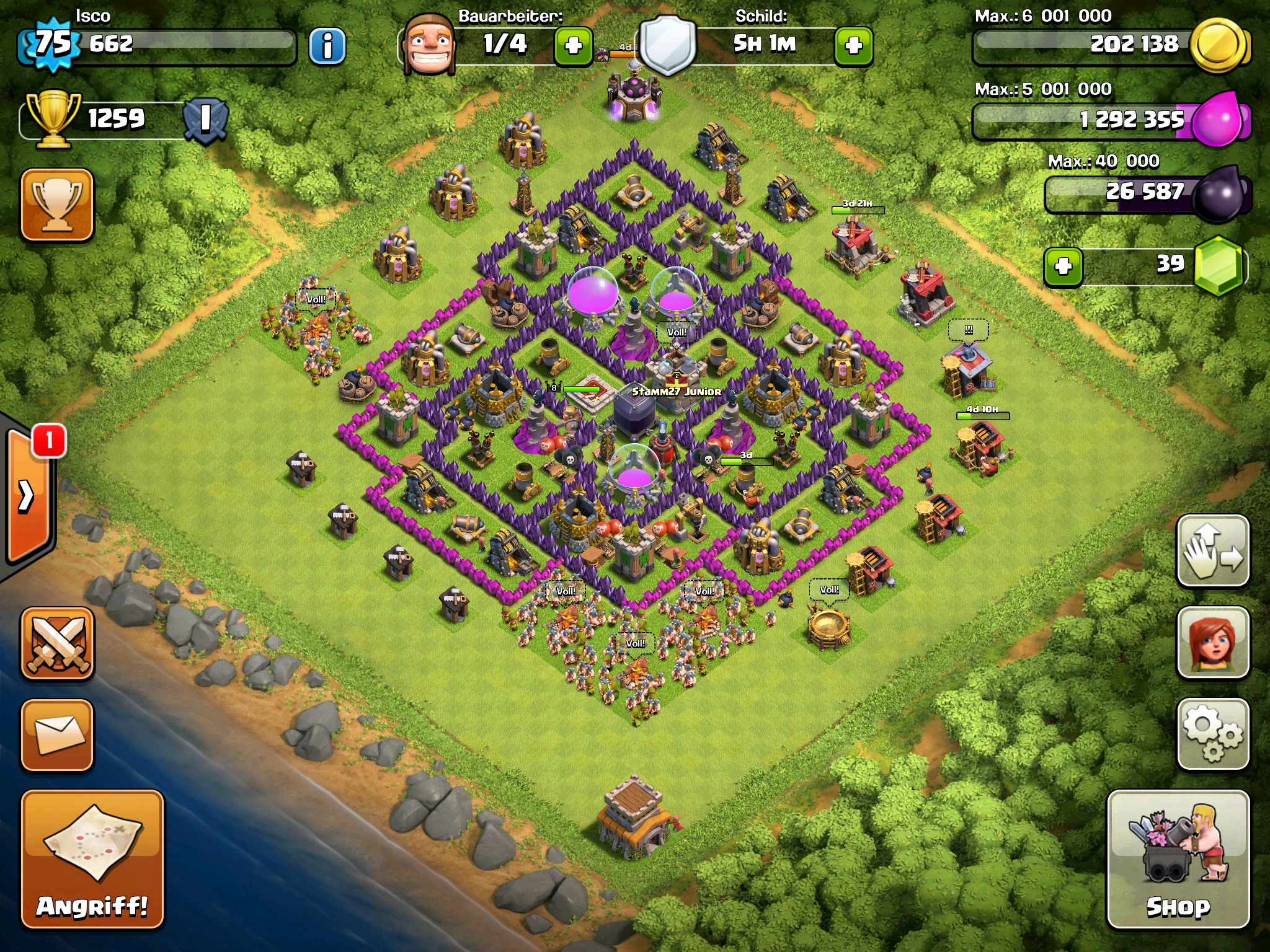
Task: Expand the side chat arrow tab
Action: tap(28, 496)
